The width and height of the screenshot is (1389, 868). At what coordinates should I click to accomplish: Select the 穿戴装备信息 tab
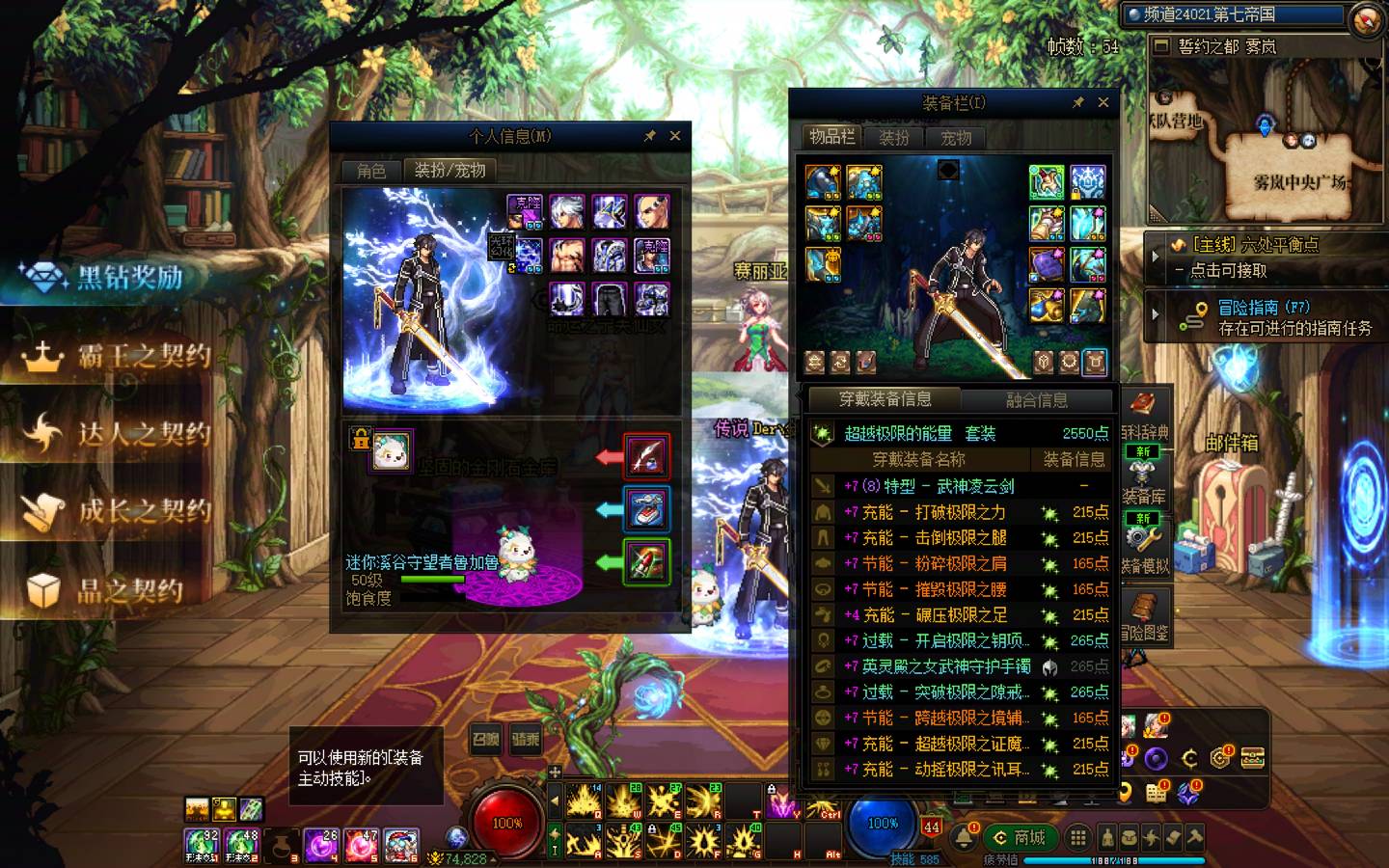(x=885, y=399)
